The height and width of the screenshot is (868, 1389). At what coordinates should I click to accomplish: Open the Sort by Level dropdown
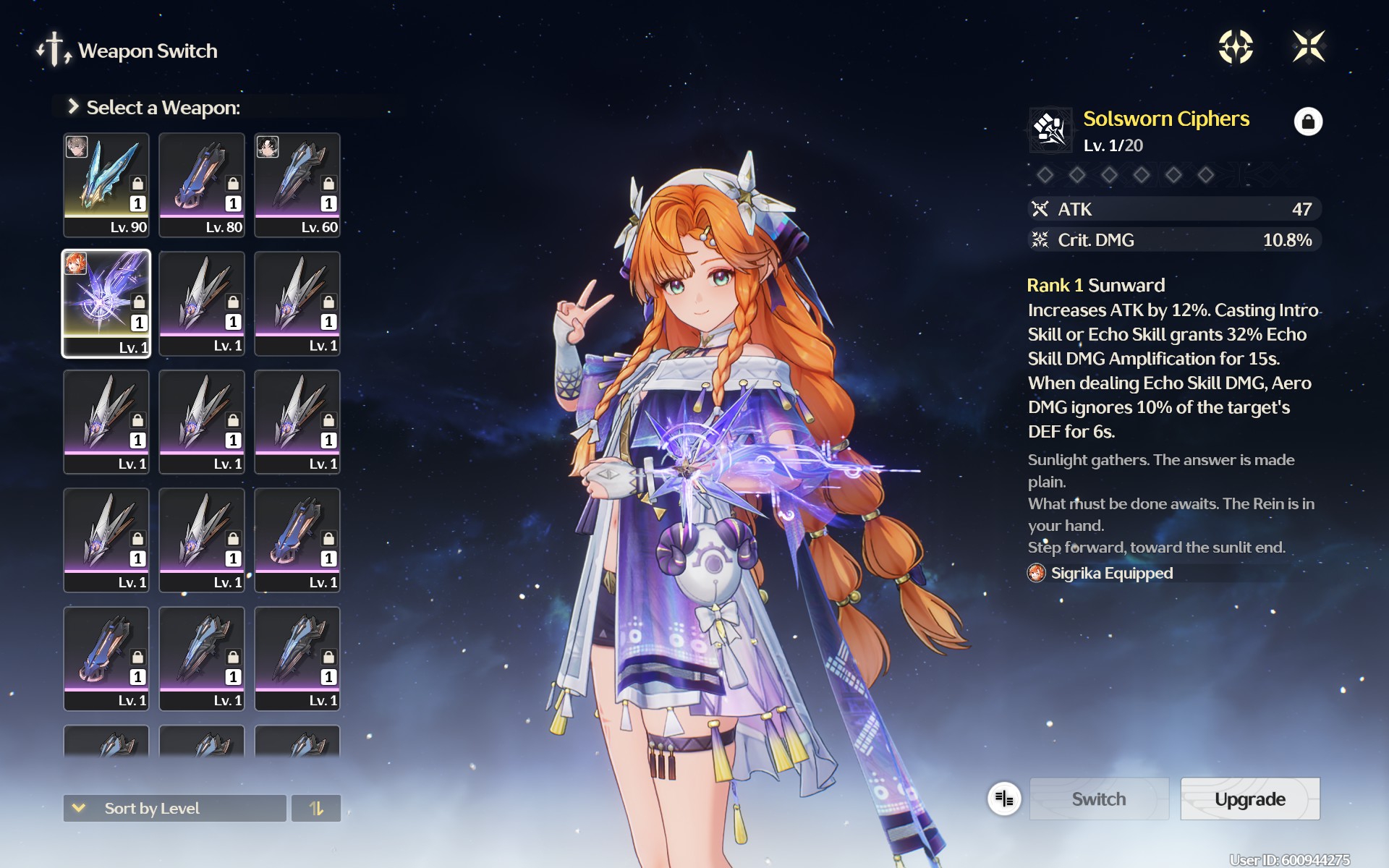pyautogui.click(x=174, y=808)
